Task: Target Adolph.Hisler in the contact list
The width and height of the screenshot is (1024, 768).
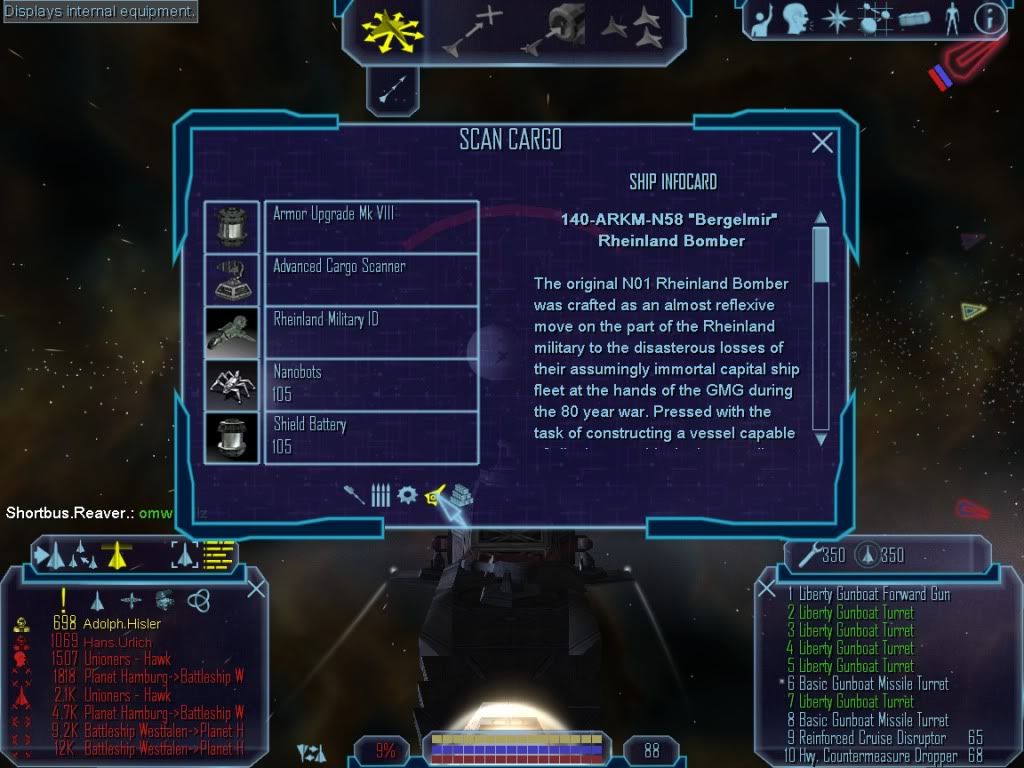Action: tap(122, 624)
